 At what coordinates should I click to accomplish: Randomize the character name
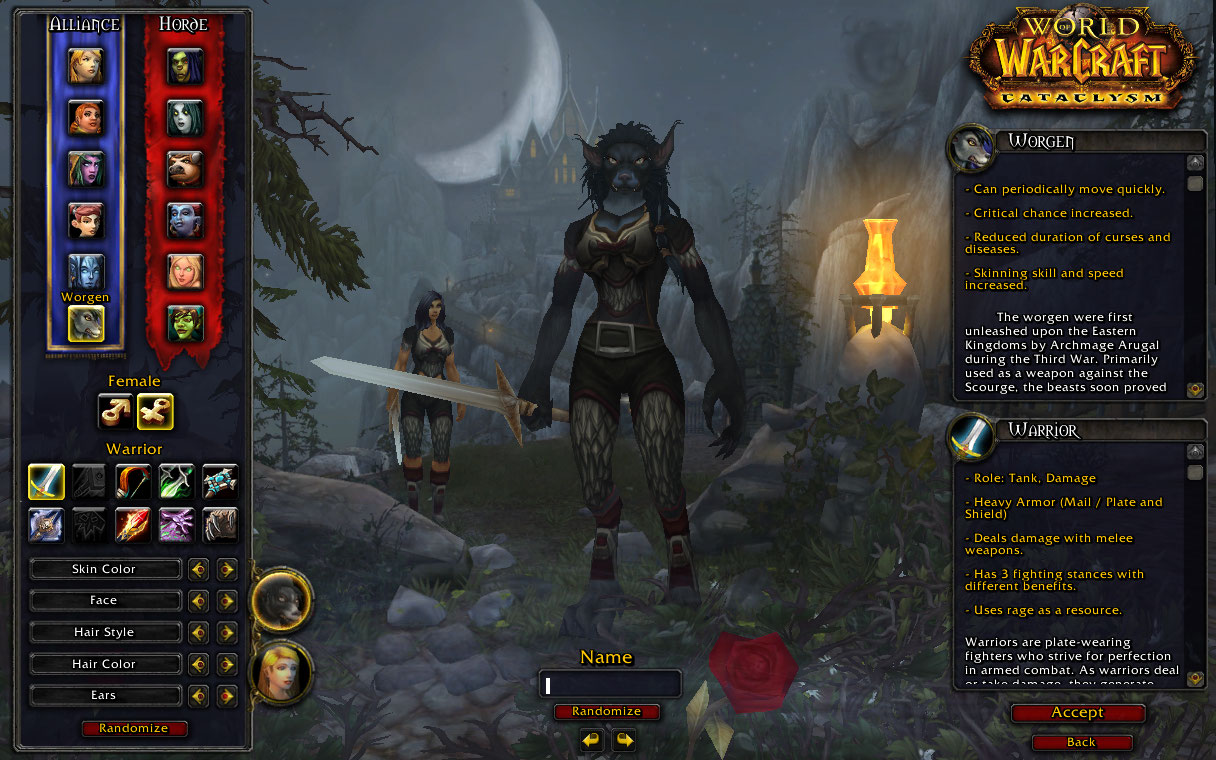click(607, 711)
